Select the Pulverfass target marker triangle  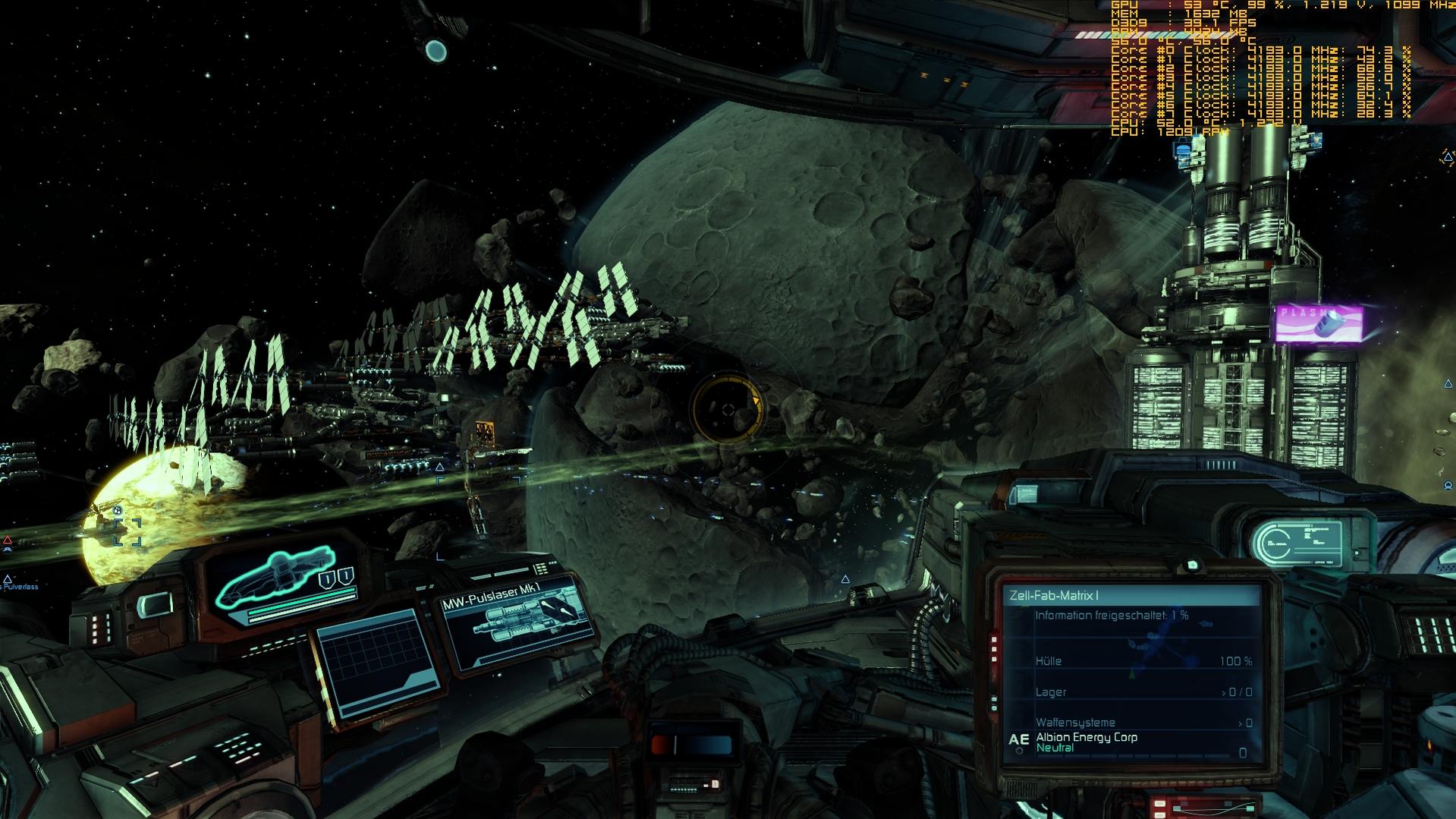pyautogui.click(x=8, y=579)
